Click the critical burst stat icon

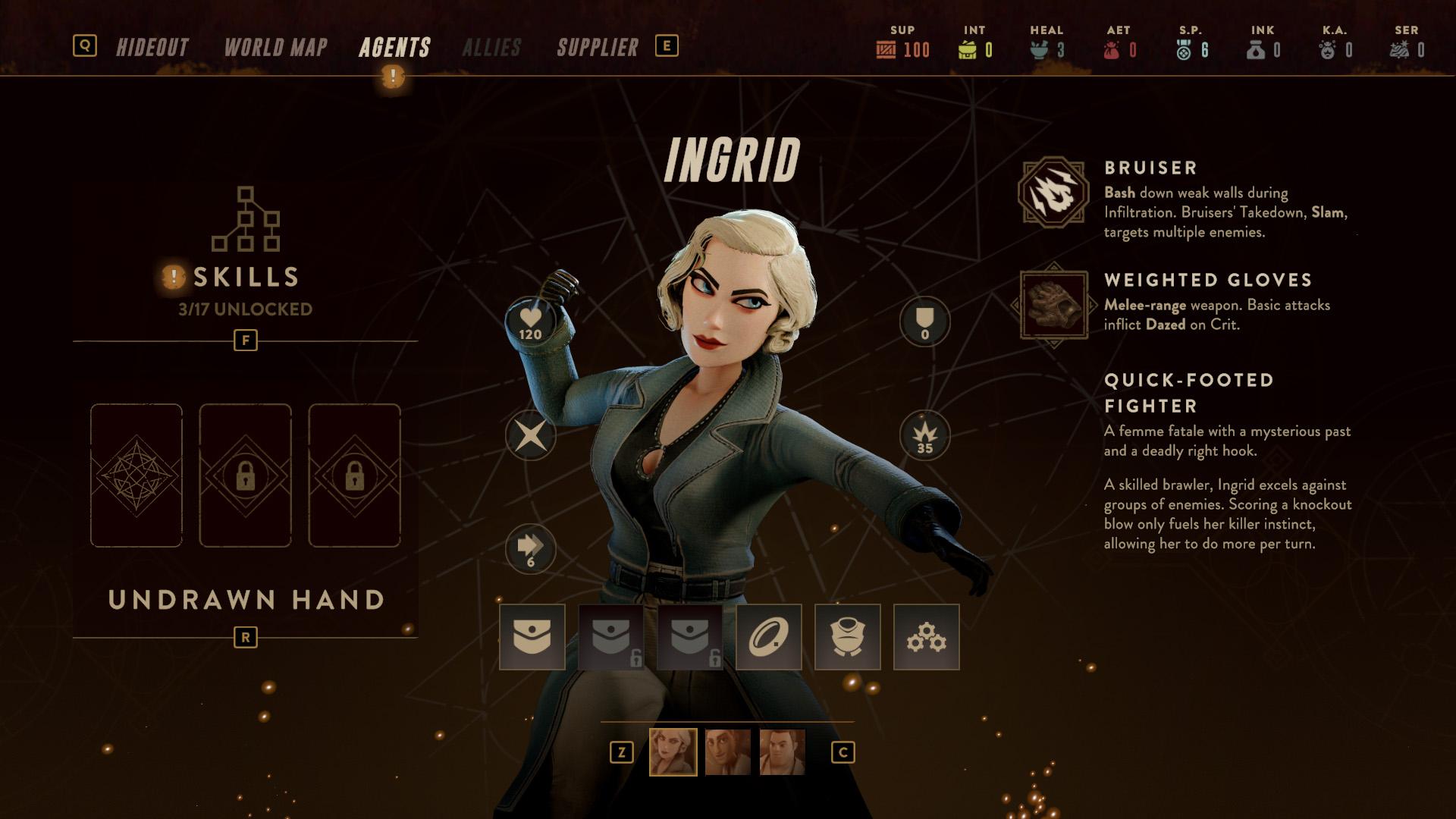pos(925,436)
